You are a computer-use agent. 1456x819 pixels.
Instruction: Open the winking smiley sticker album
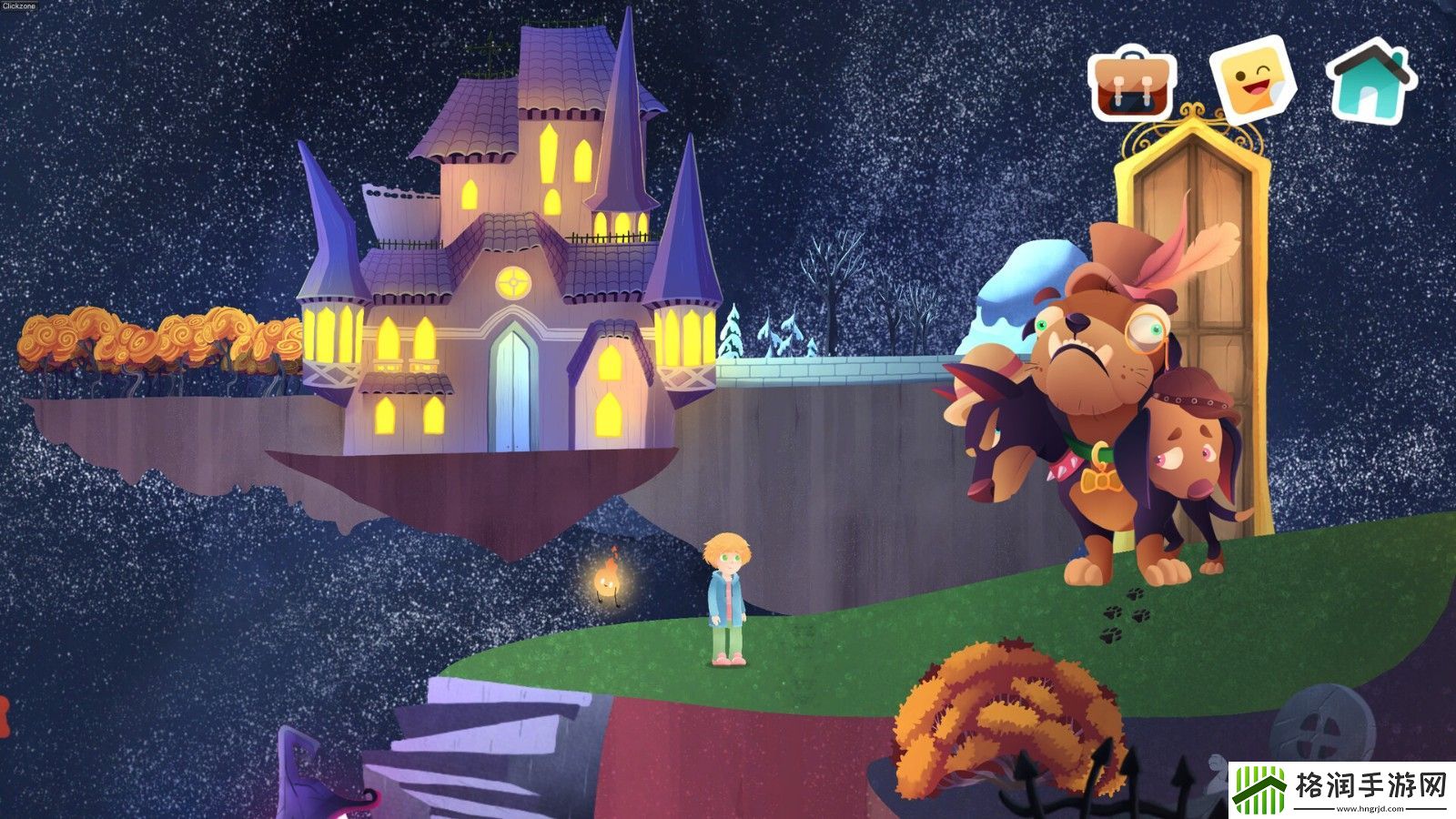coord(1252,79)
